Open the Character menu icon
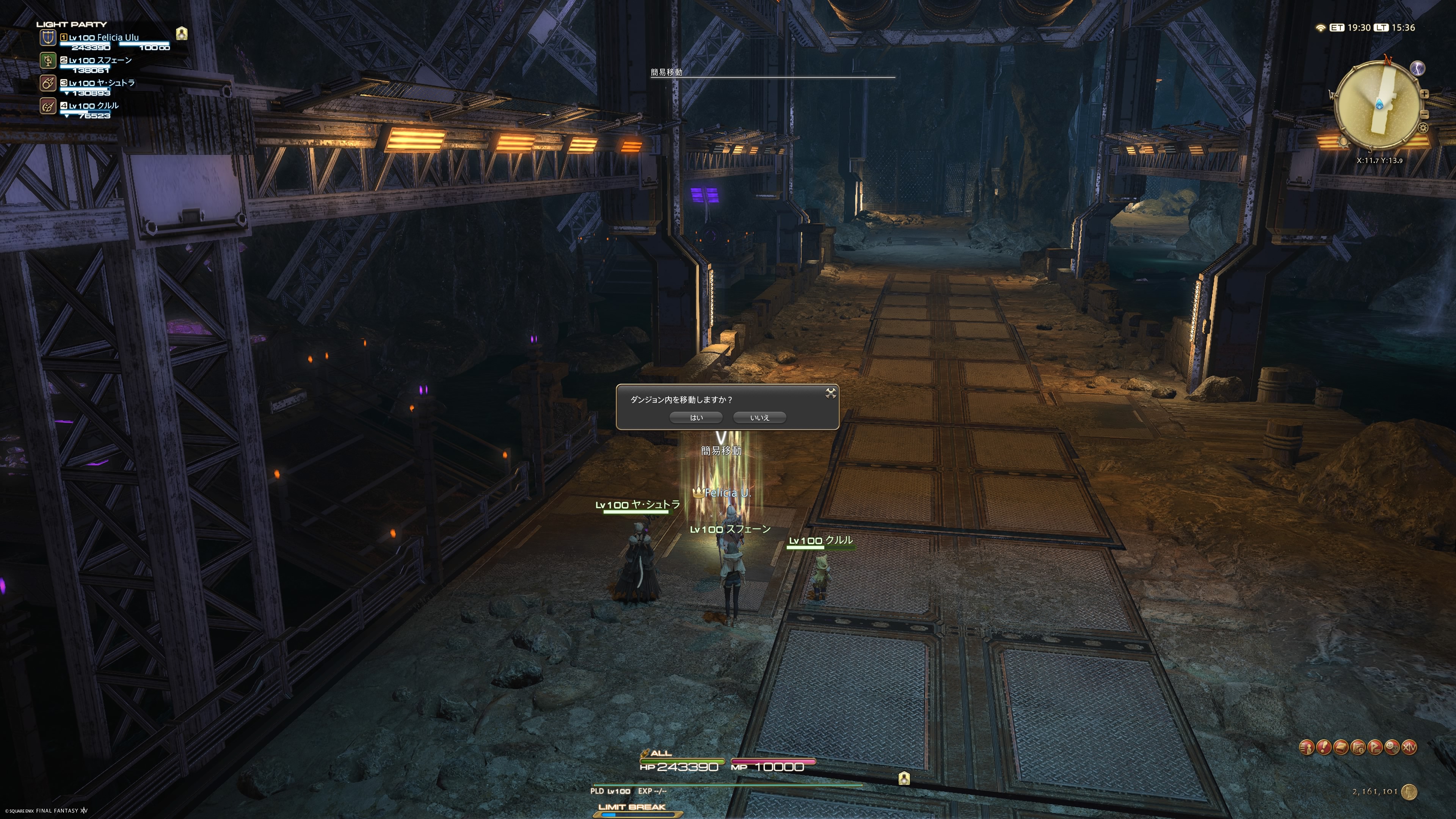Viewport: 1456px width, 819px height. point(1306,747)
